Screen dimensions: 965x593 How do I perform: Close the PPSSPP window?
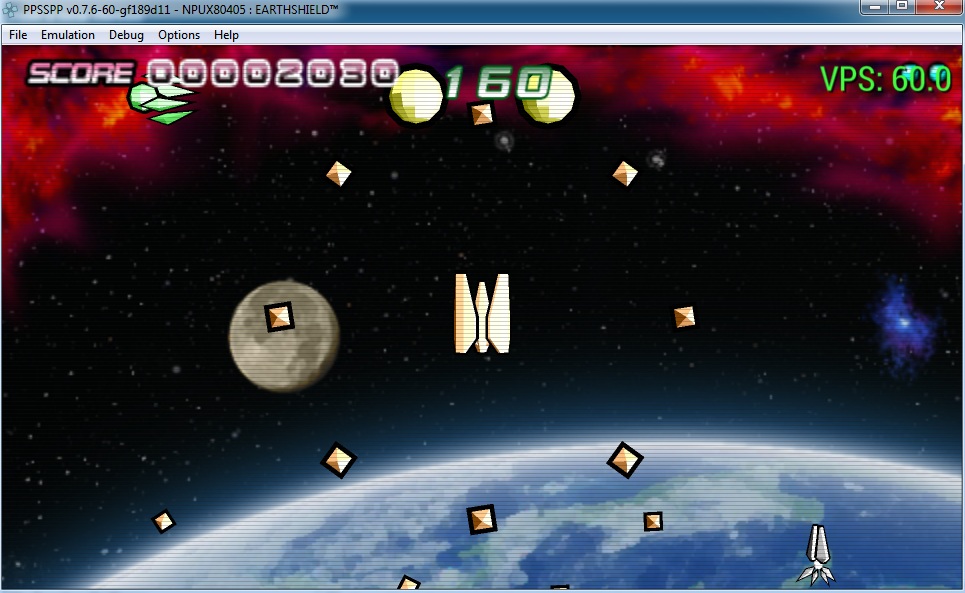coord(939,7)
